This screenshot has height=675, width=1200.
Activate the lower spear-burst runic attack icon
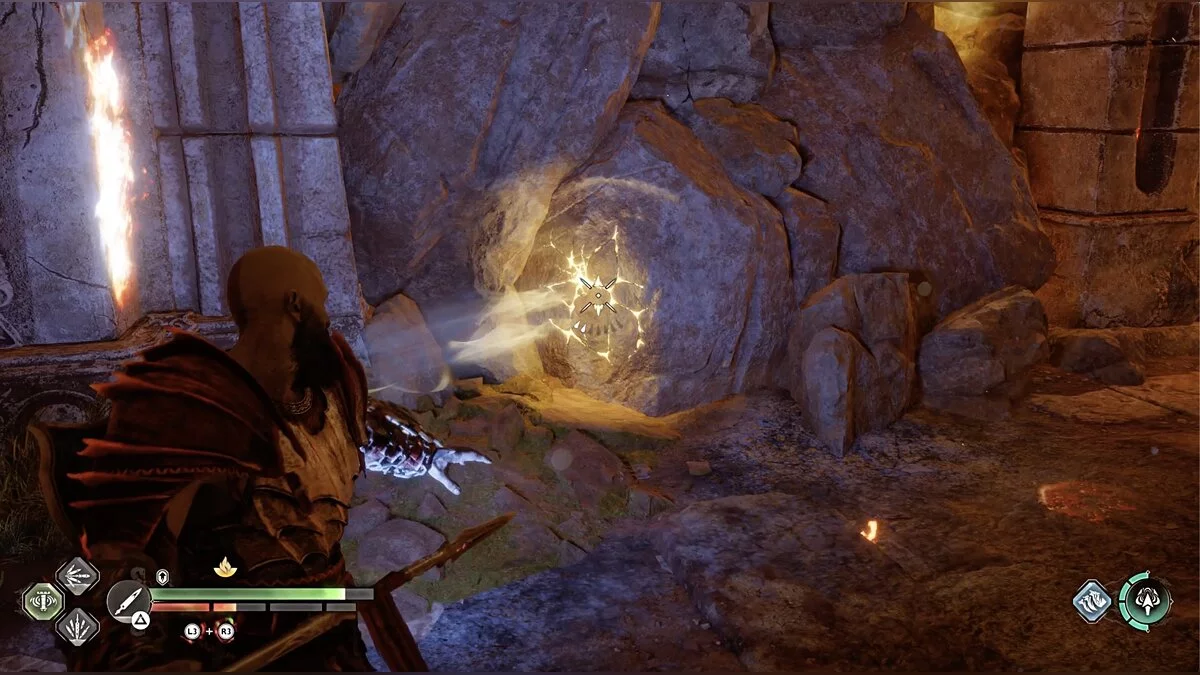77,627
